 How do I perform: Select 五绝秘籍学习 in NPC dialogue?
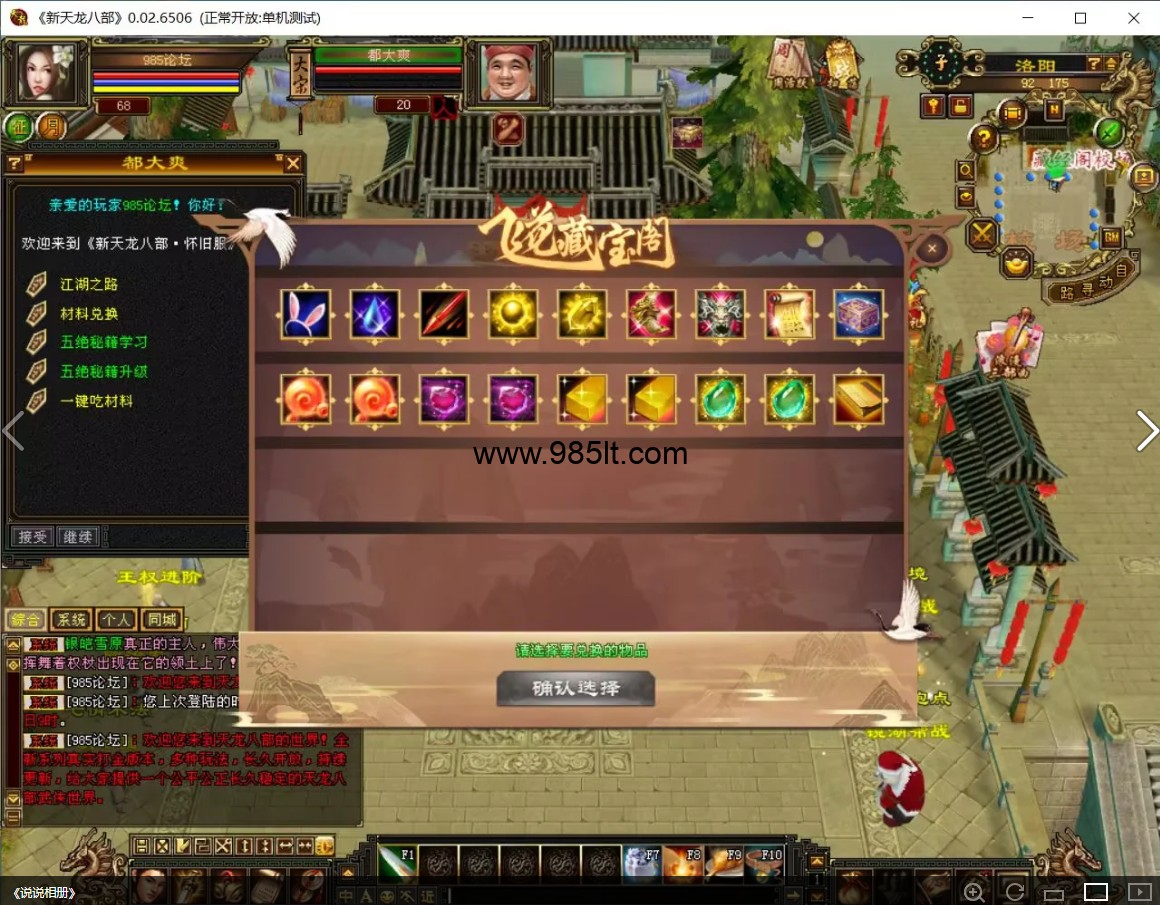pos(104,342)
